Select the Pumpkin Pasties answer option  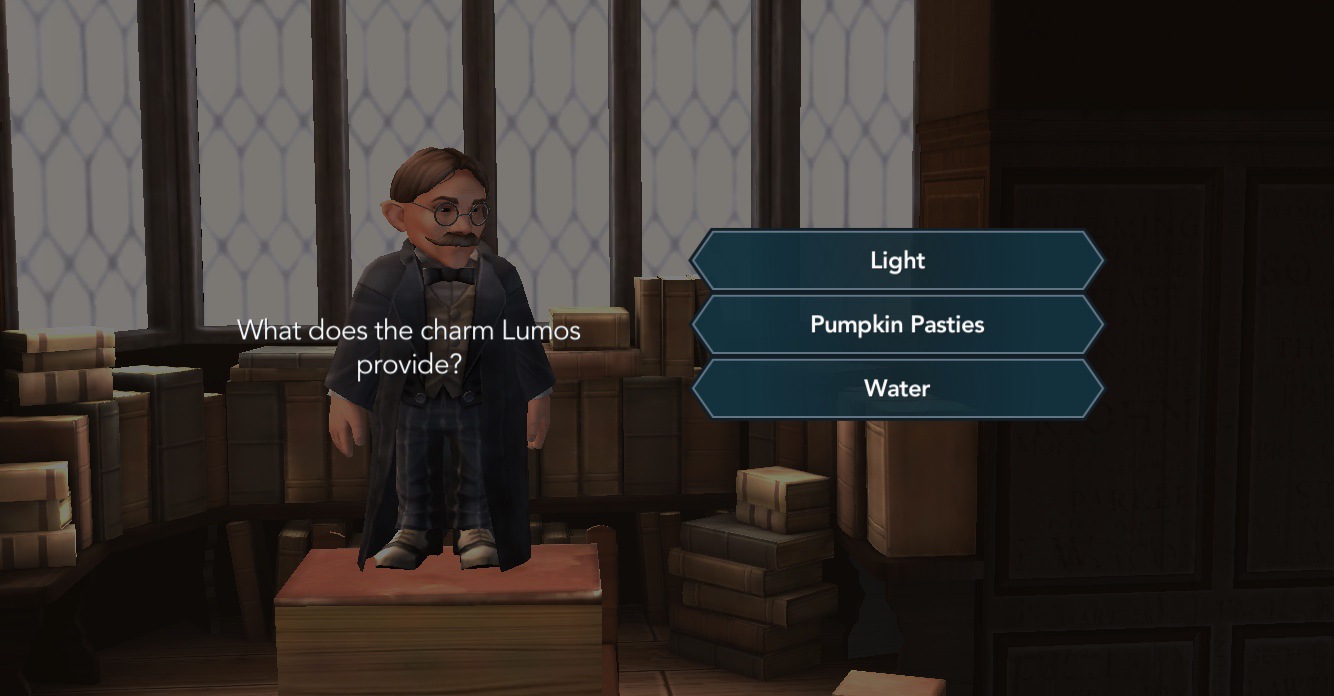[x=897, y=325]
